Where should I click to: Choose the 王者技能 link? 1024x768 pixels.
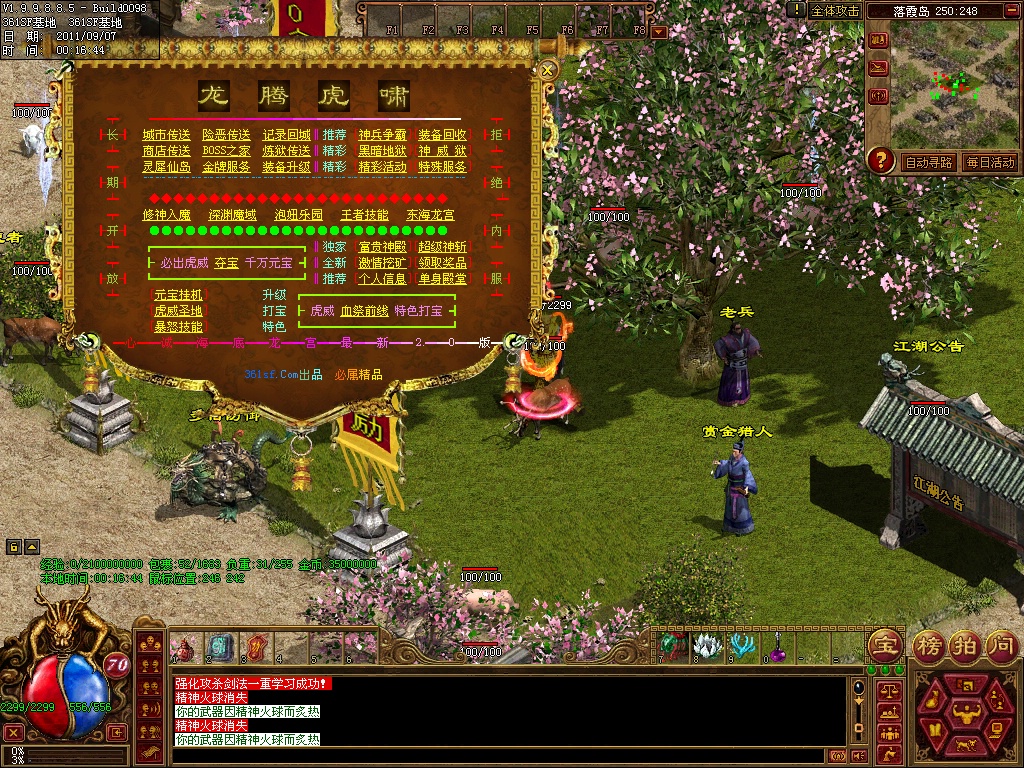[x=364, y=215]
